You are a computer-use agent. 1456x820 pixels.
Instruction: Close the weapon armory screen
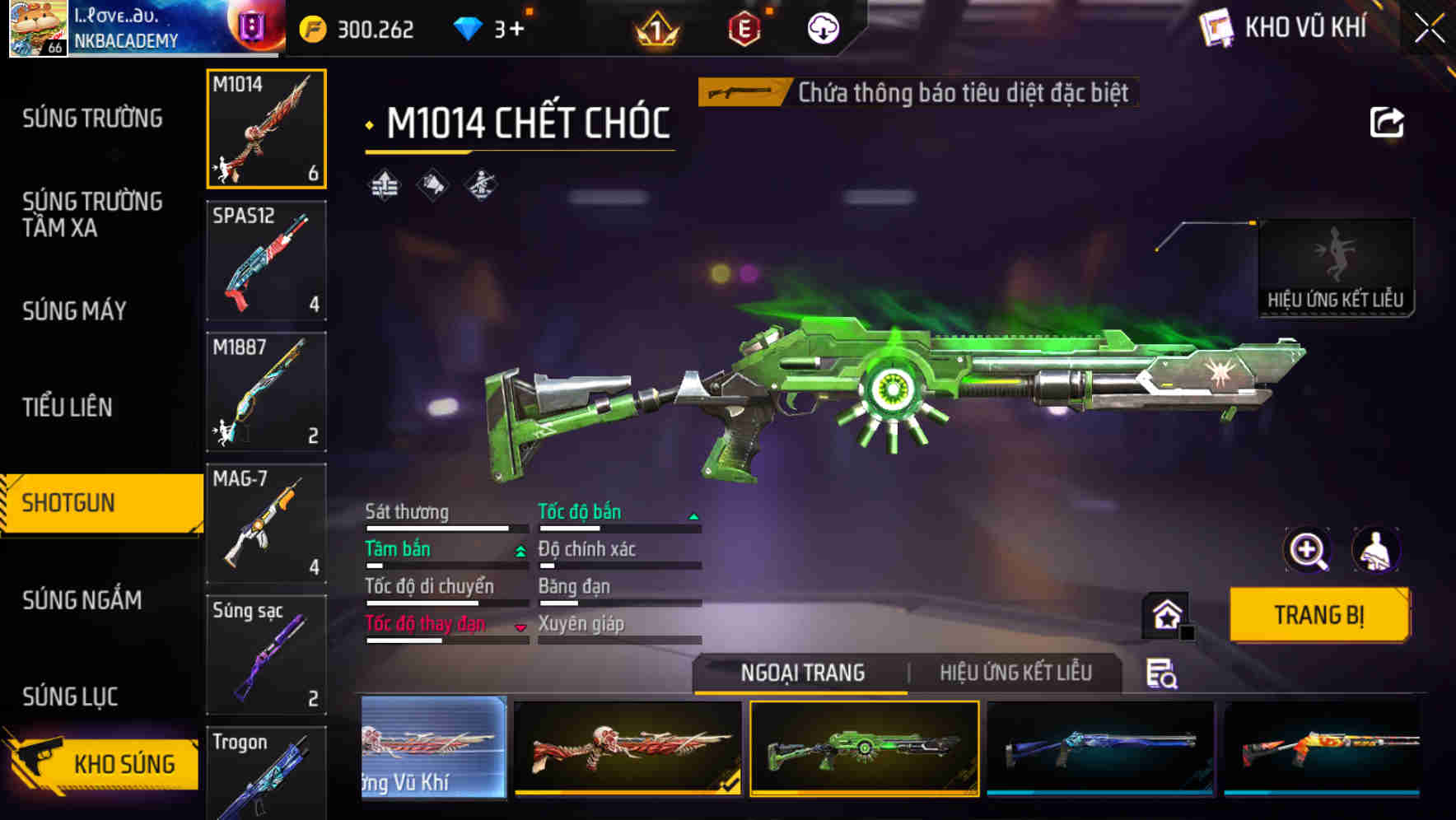coord(1429,29)
